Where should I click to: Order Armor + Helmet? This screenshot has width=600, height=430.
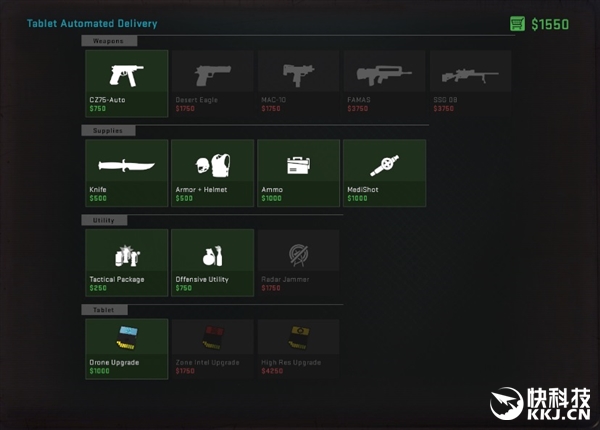click(x=212, y=172)
